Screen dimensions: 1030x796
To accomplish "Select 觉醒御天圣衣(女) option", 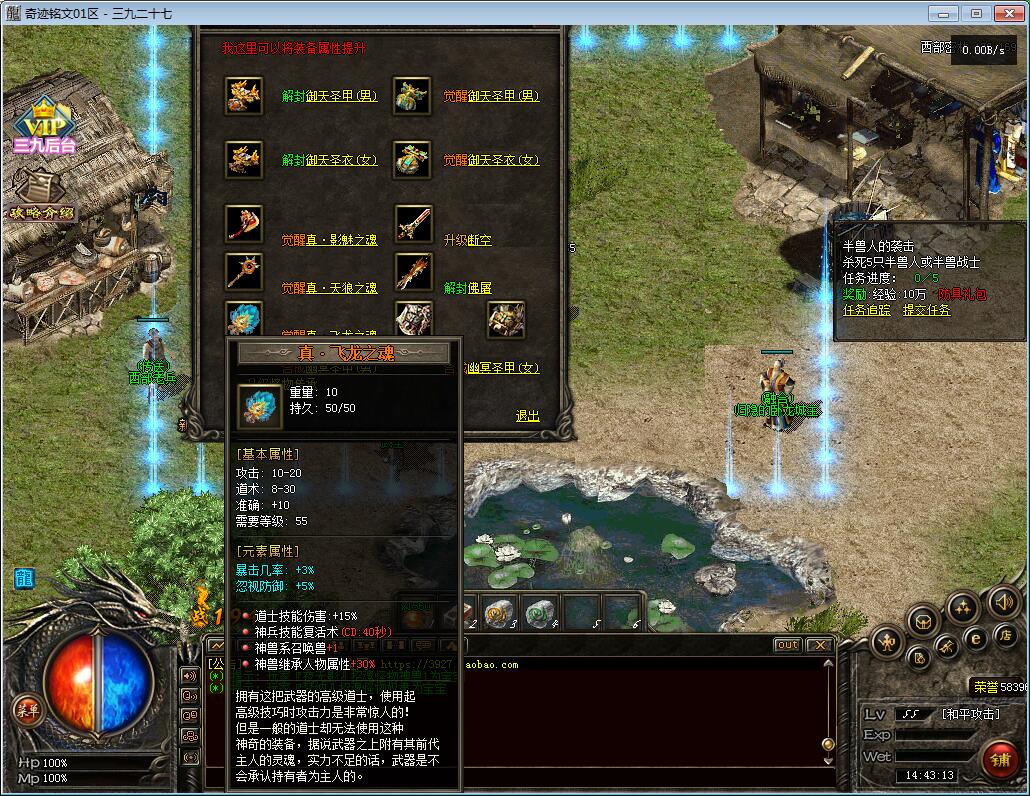I will point(491,161).
